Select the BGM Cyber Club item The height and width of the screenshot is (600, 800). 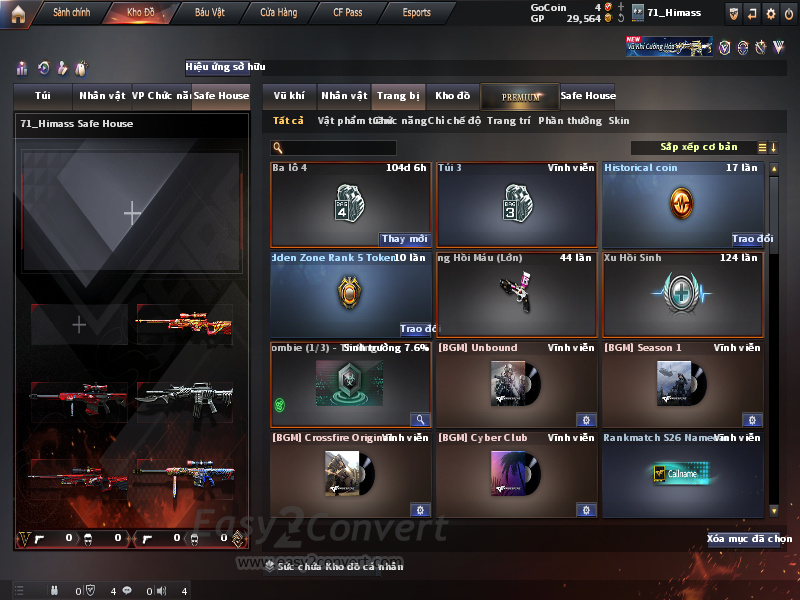517,474
